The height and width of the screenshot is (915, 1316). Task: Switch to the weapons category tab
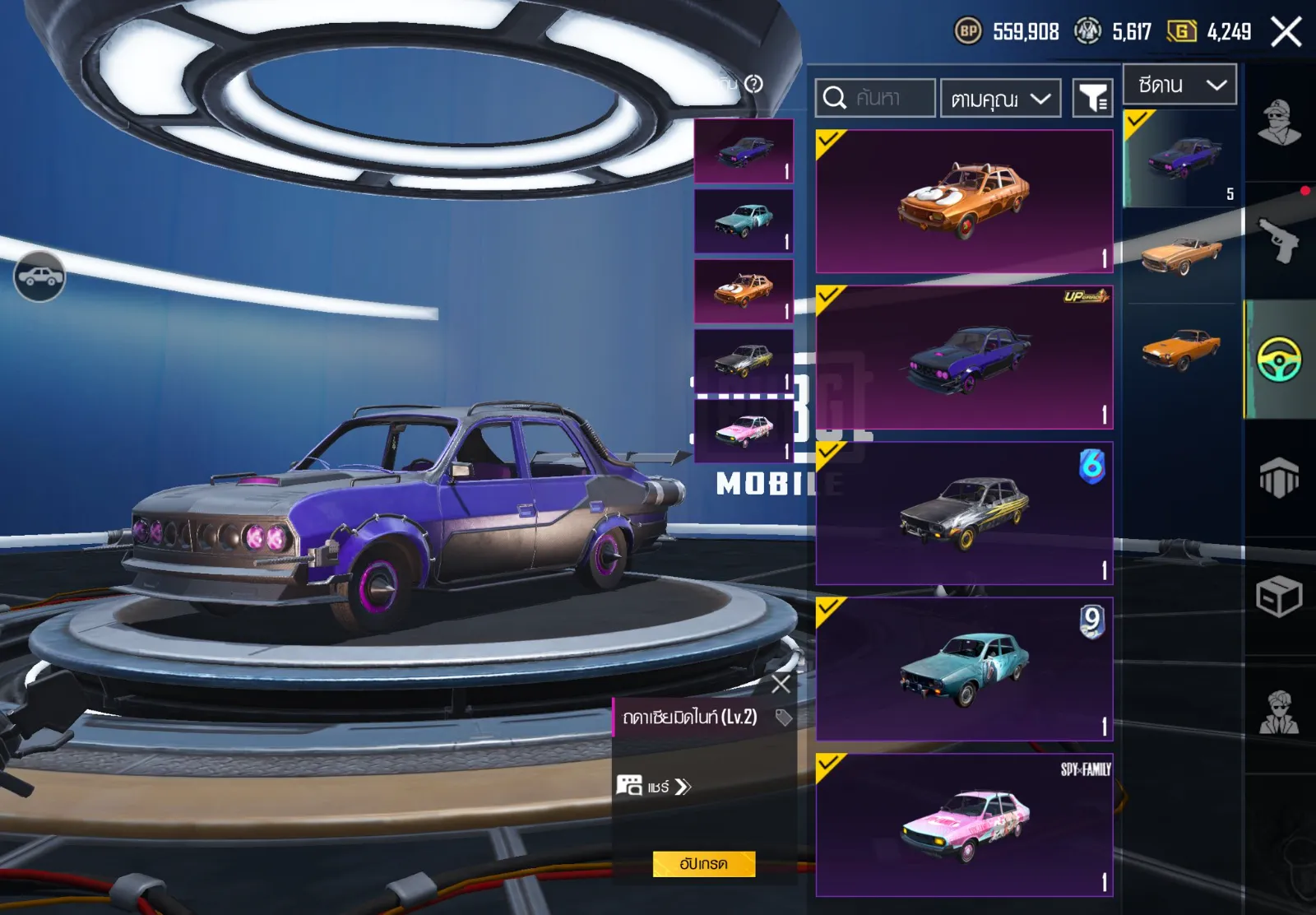click(1279, 241)
